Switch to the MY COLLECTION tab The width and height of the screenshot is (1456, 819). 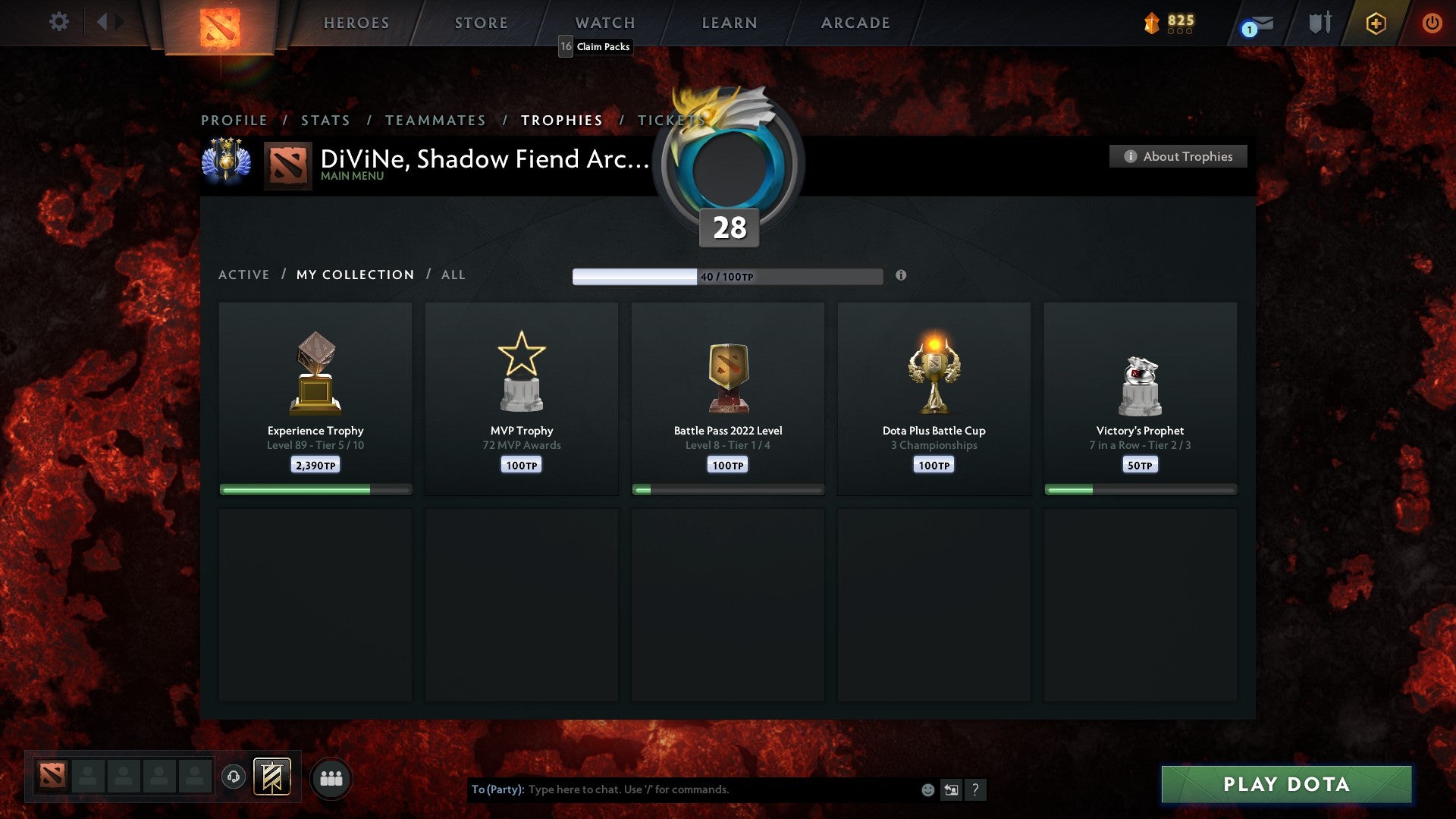354,275
